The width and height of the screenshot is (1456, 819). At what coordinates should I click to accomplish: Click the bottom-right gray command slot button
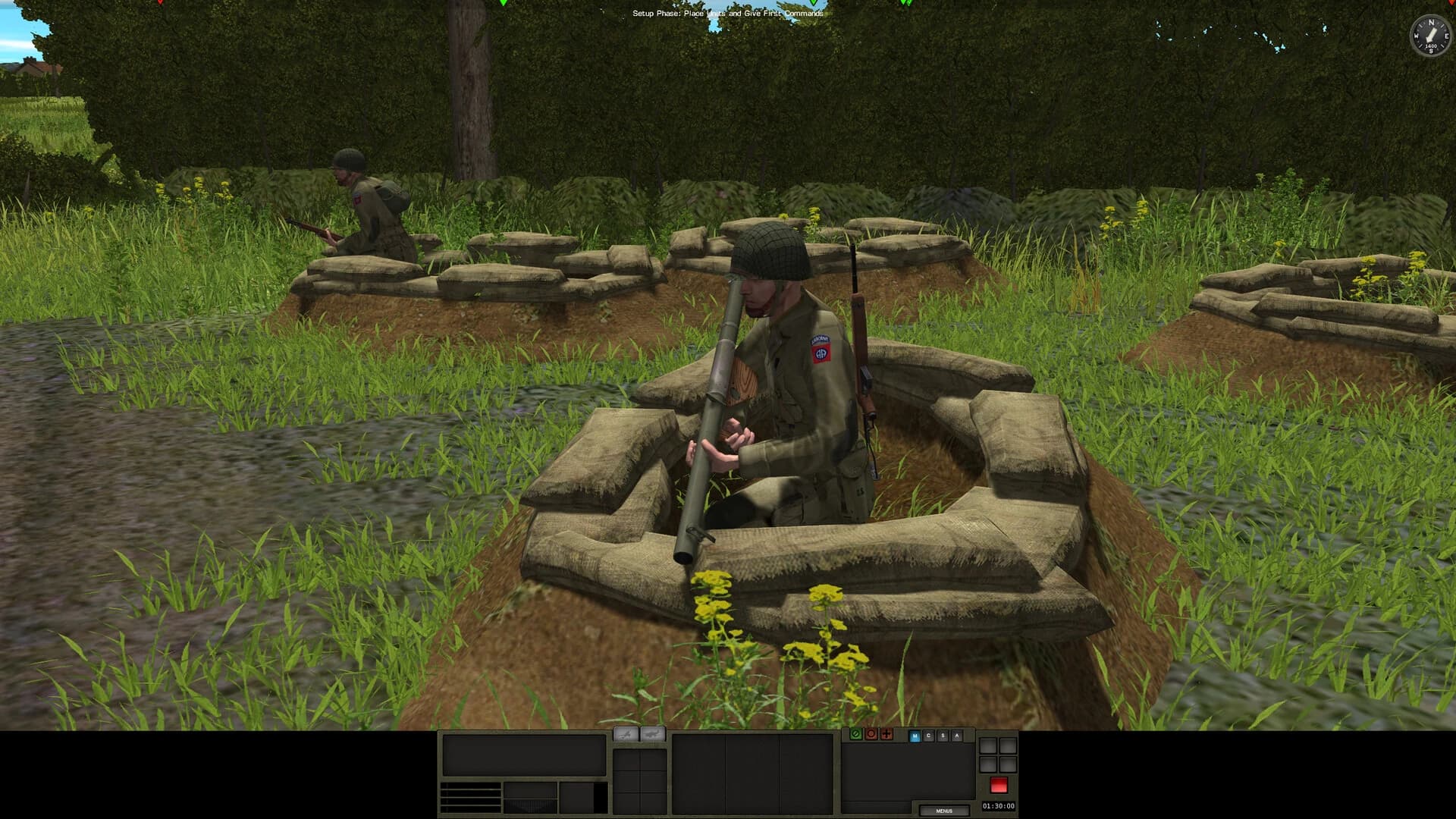tap(1007, 764)
